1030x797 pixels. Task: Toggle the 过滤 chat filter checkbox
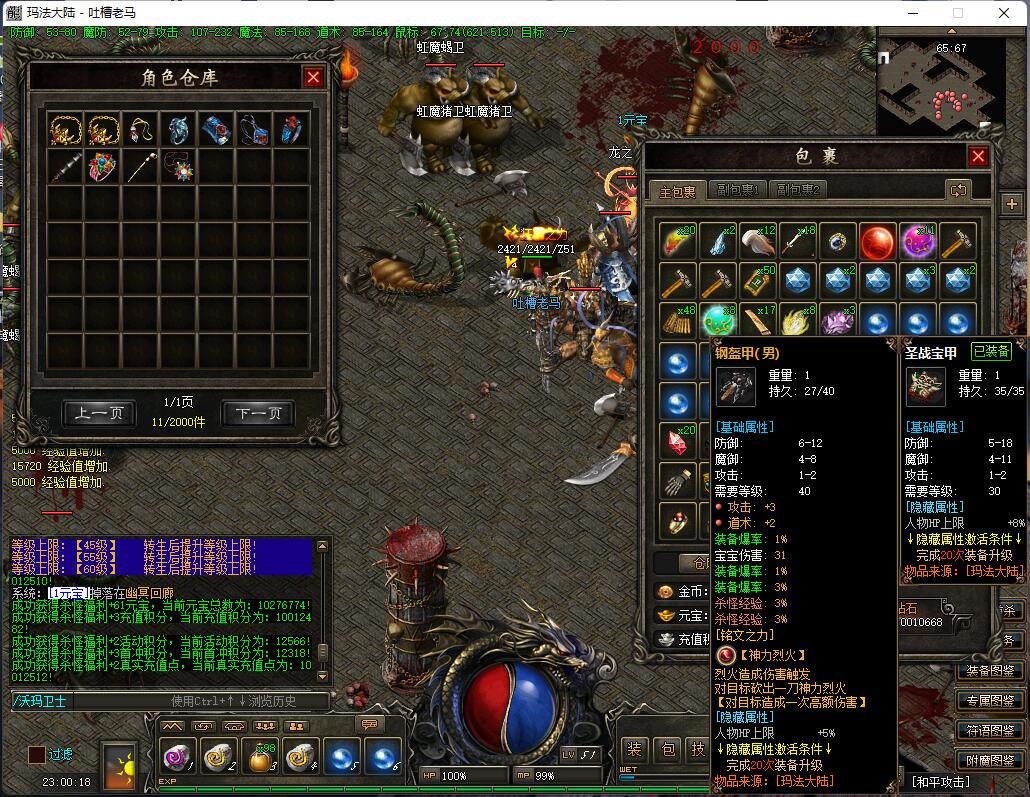[x=36, y=755]
